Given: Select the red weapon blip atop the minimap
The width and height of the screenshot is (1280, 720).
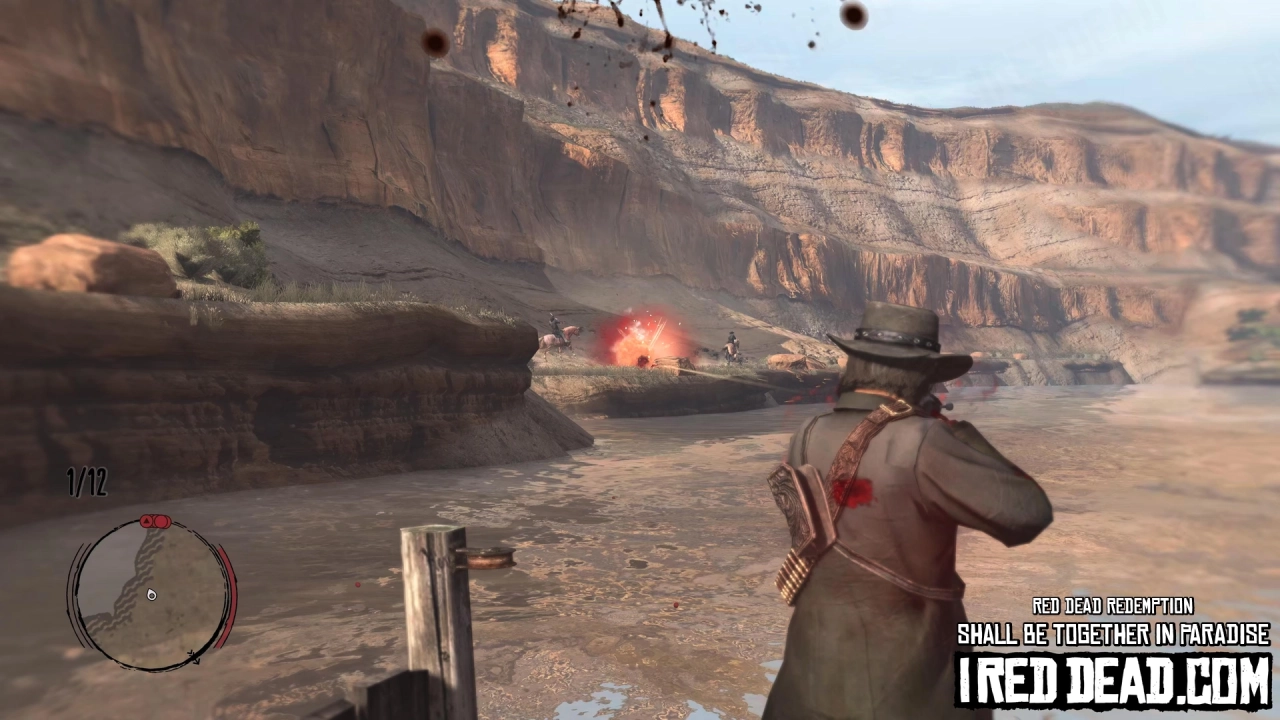Looking at the screenshot, I should [x=162, y=522].
